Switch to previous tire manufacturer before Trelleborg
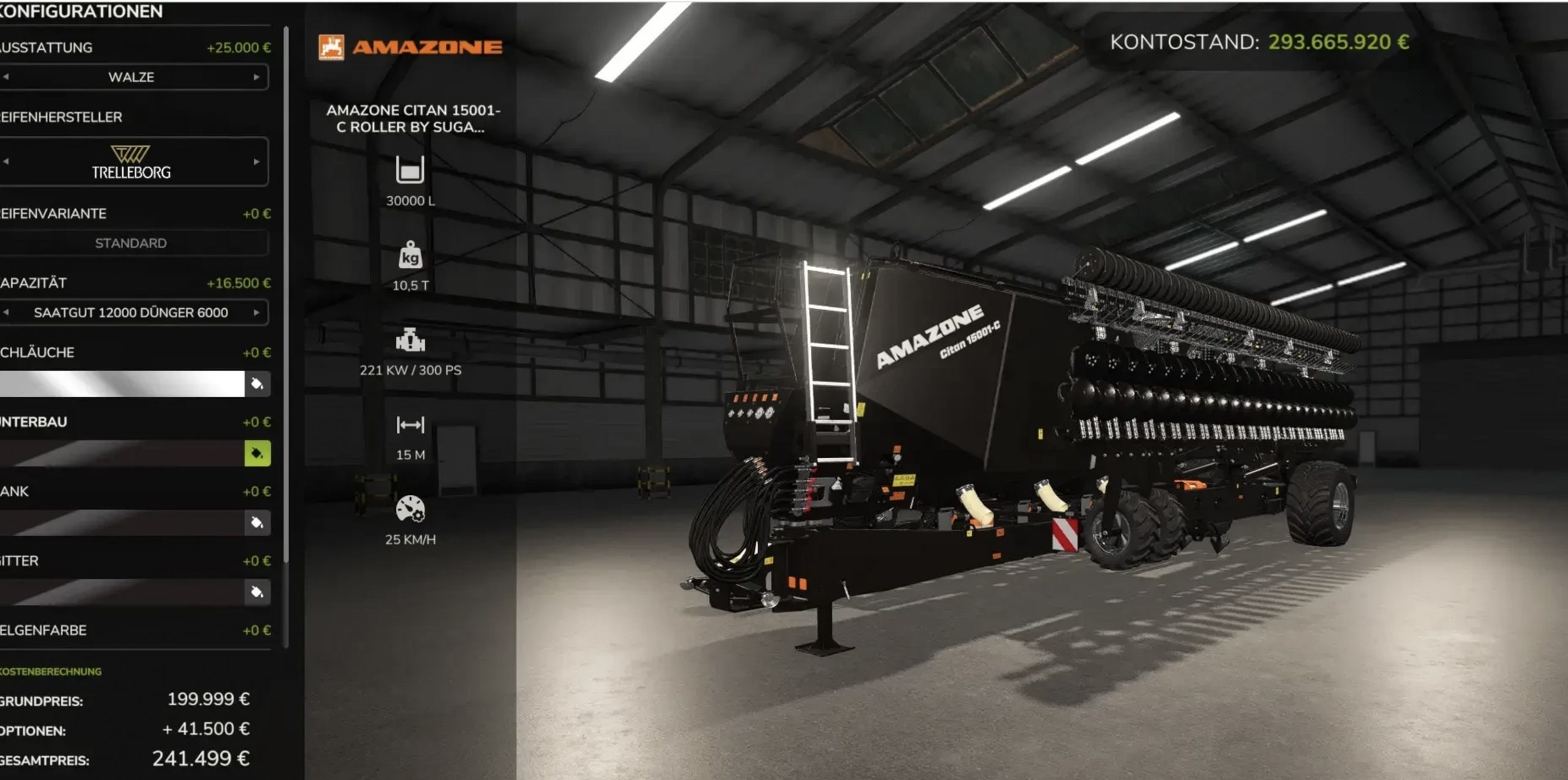 (6, 162)
